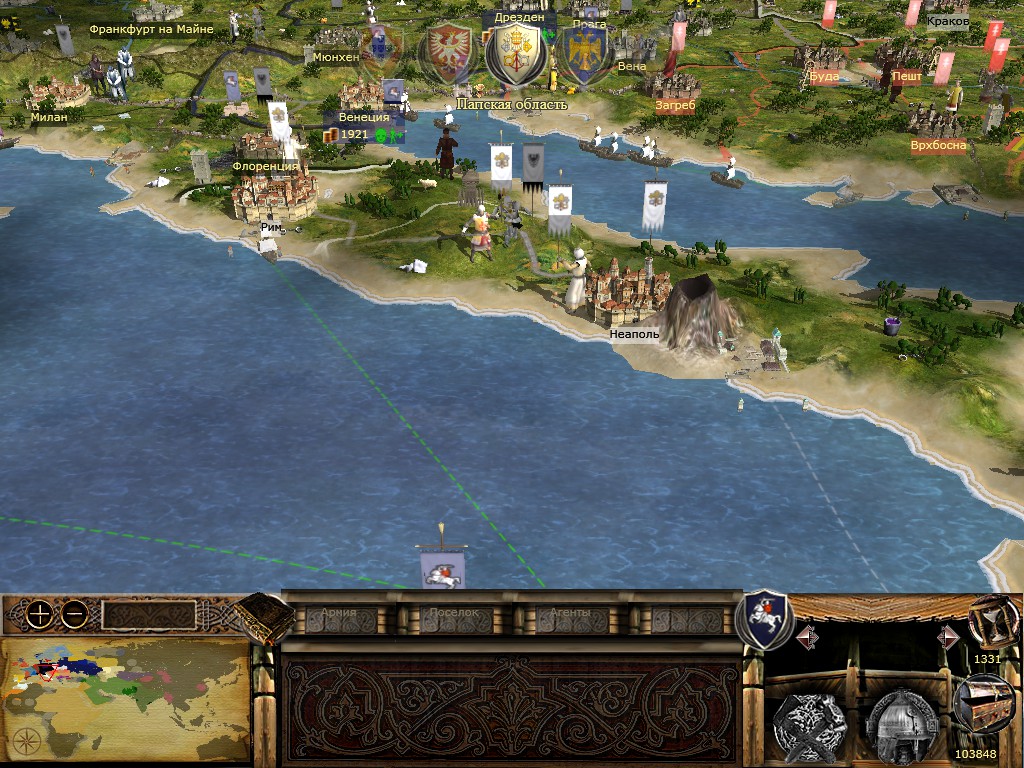Viewport: 1024px width, 768px height.
Task: Switch to the Агенты tab
Action: tap(572, 616)
